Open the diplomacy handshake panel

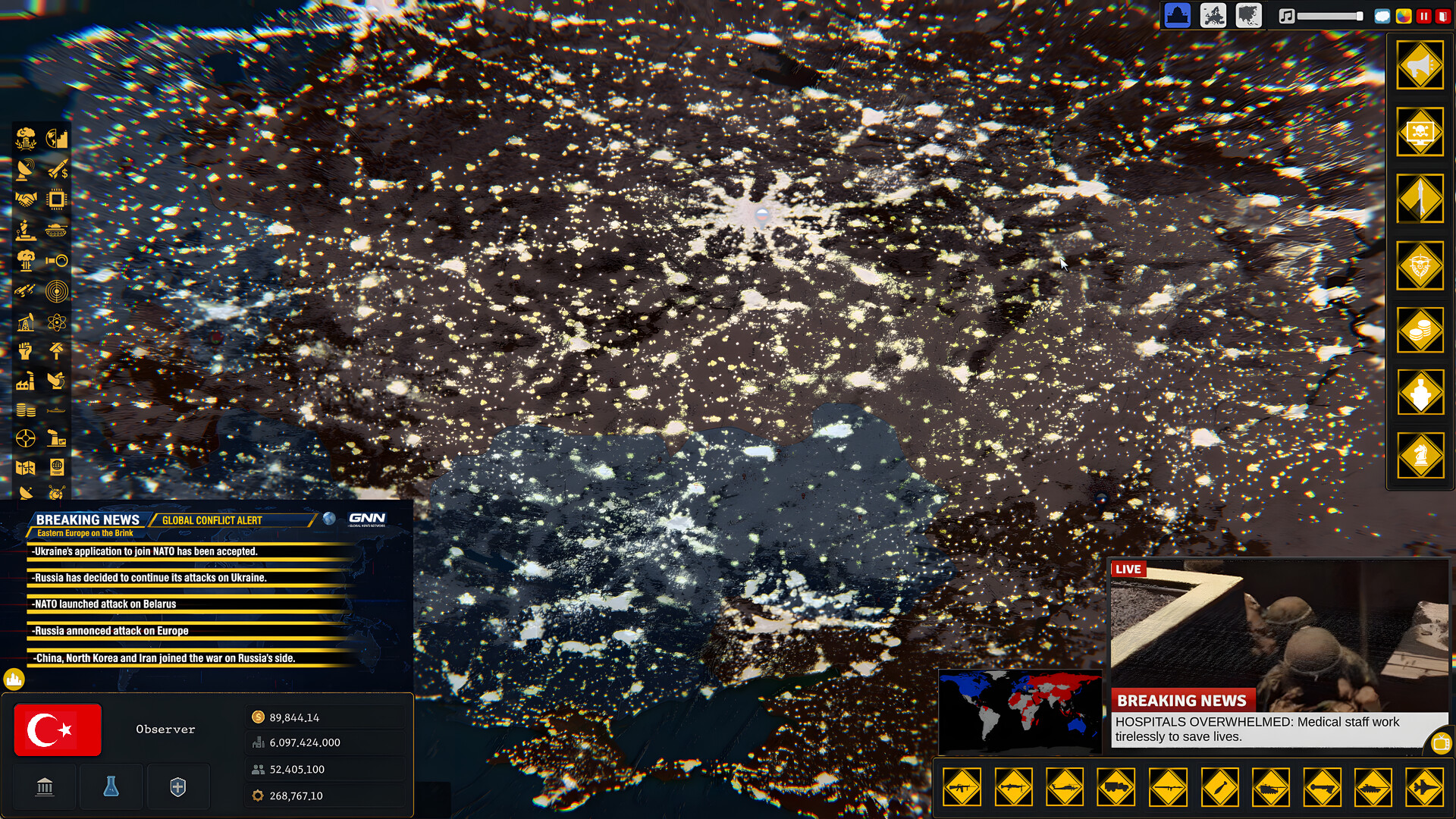point(27,199)
